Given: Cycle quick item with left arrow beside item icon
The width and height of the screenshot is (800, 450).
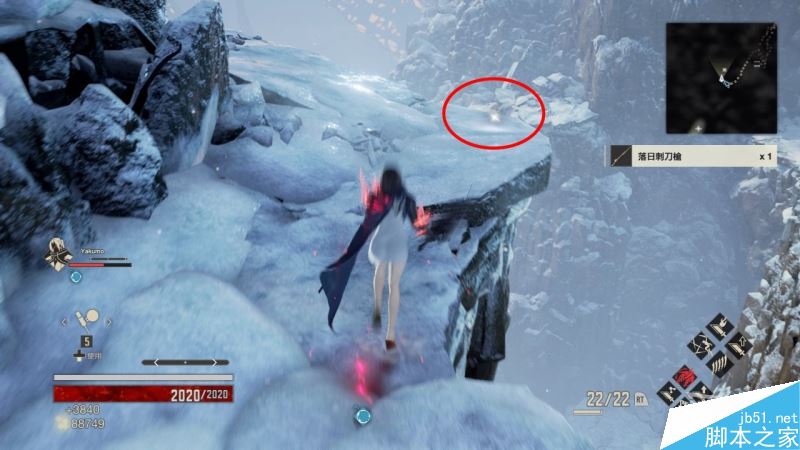Looking at the screenshot, I should point(63,321).
